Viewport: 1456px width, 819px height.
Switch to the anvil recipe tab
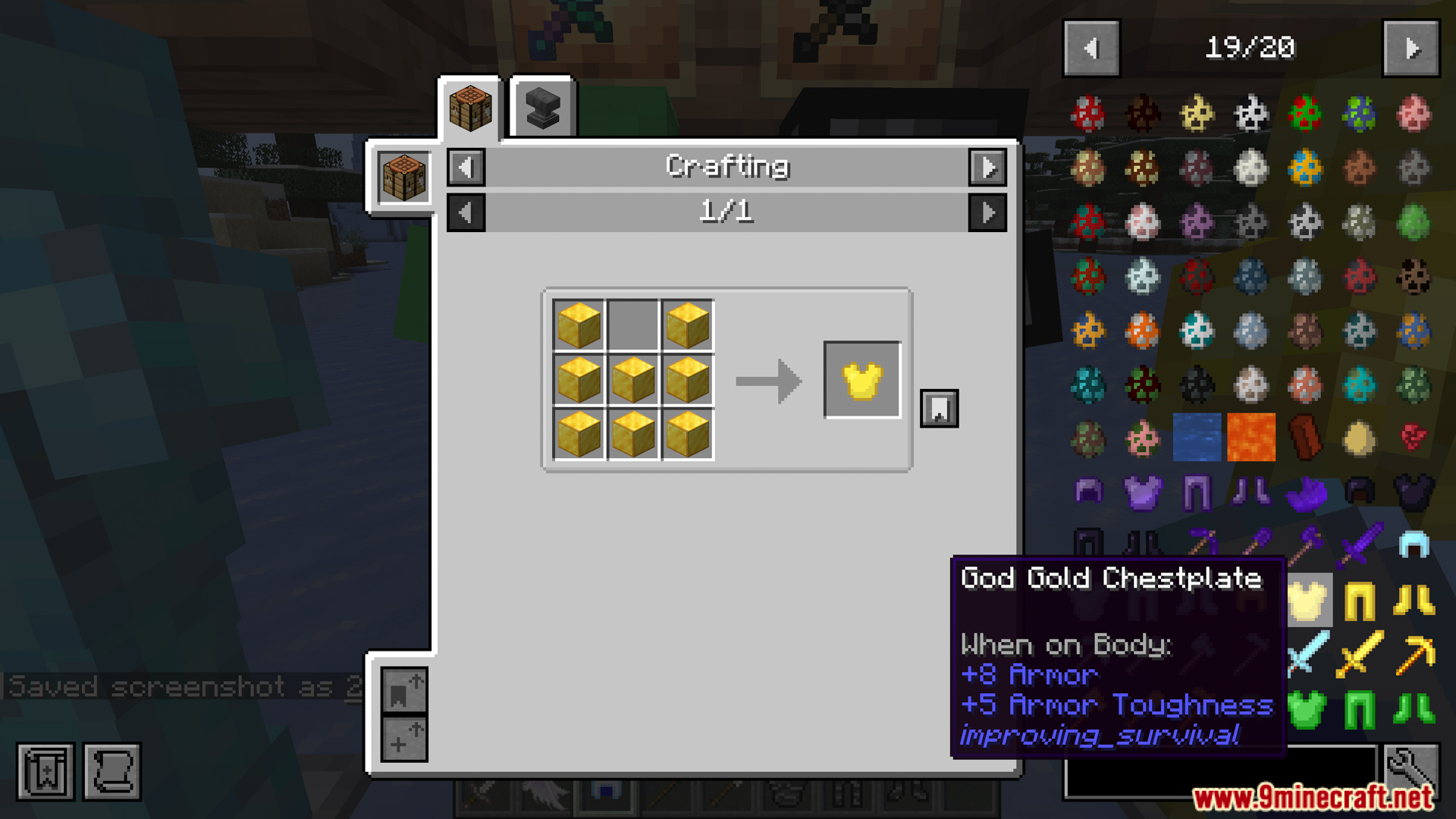tap(542, 108)
